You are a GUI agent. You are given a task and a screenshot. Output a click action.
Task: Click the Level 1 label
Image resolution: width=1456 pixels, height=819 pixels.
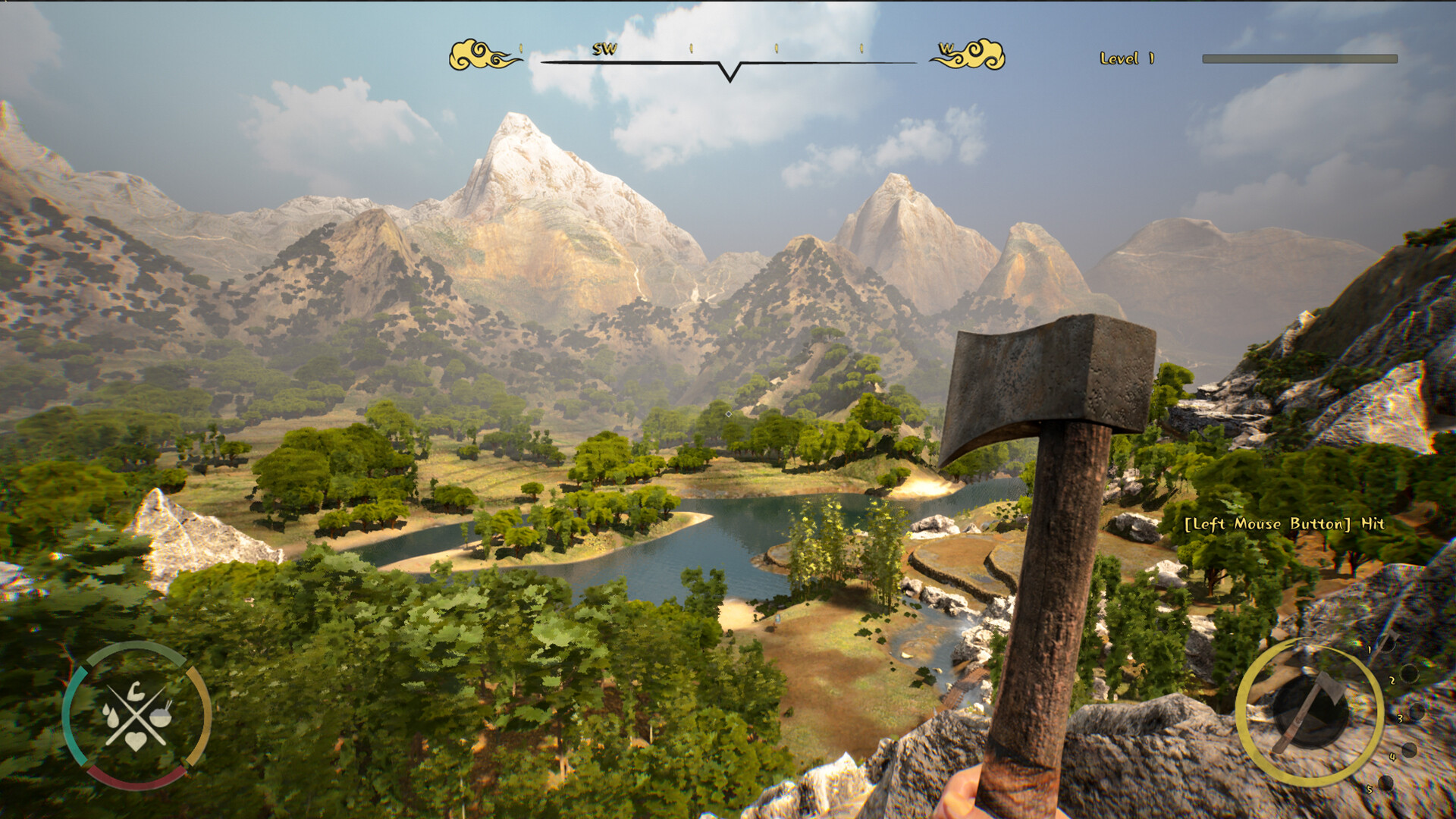coord(1126,56)
